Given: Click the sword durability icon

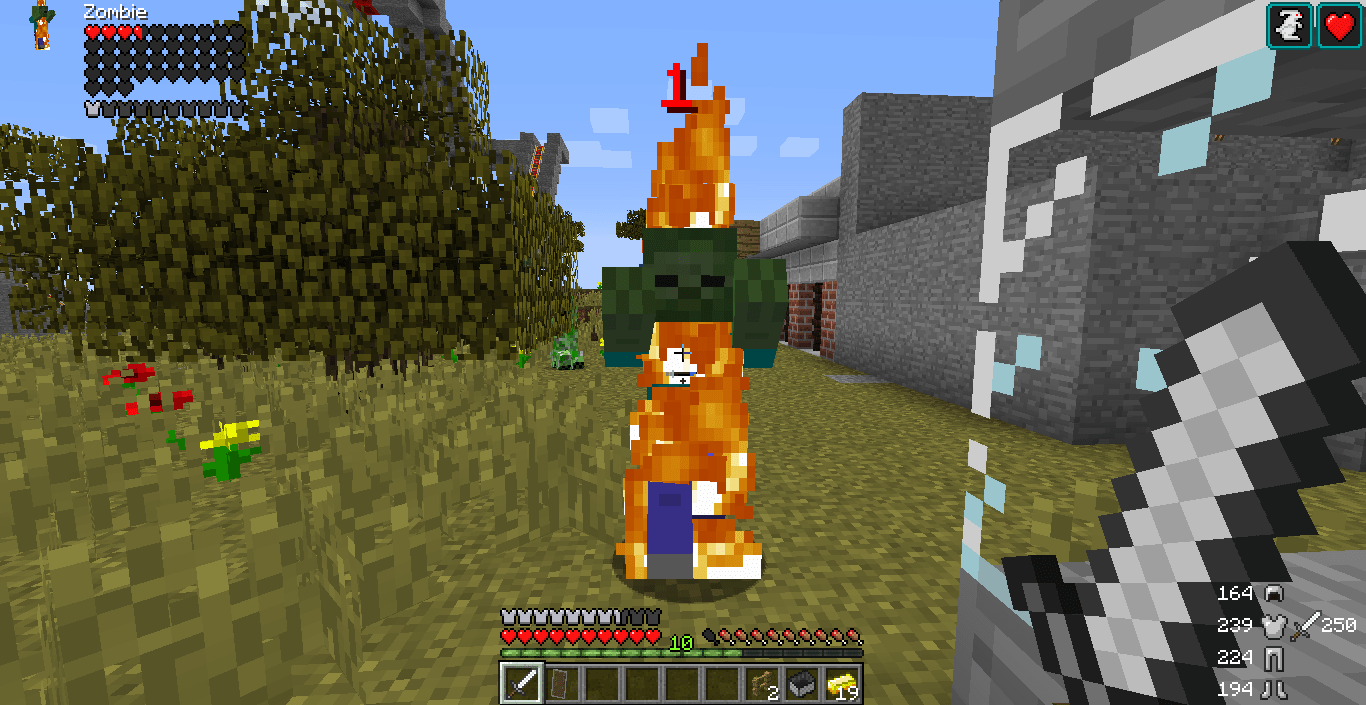Looking at the screenshot, I should tap(1304, 626).
